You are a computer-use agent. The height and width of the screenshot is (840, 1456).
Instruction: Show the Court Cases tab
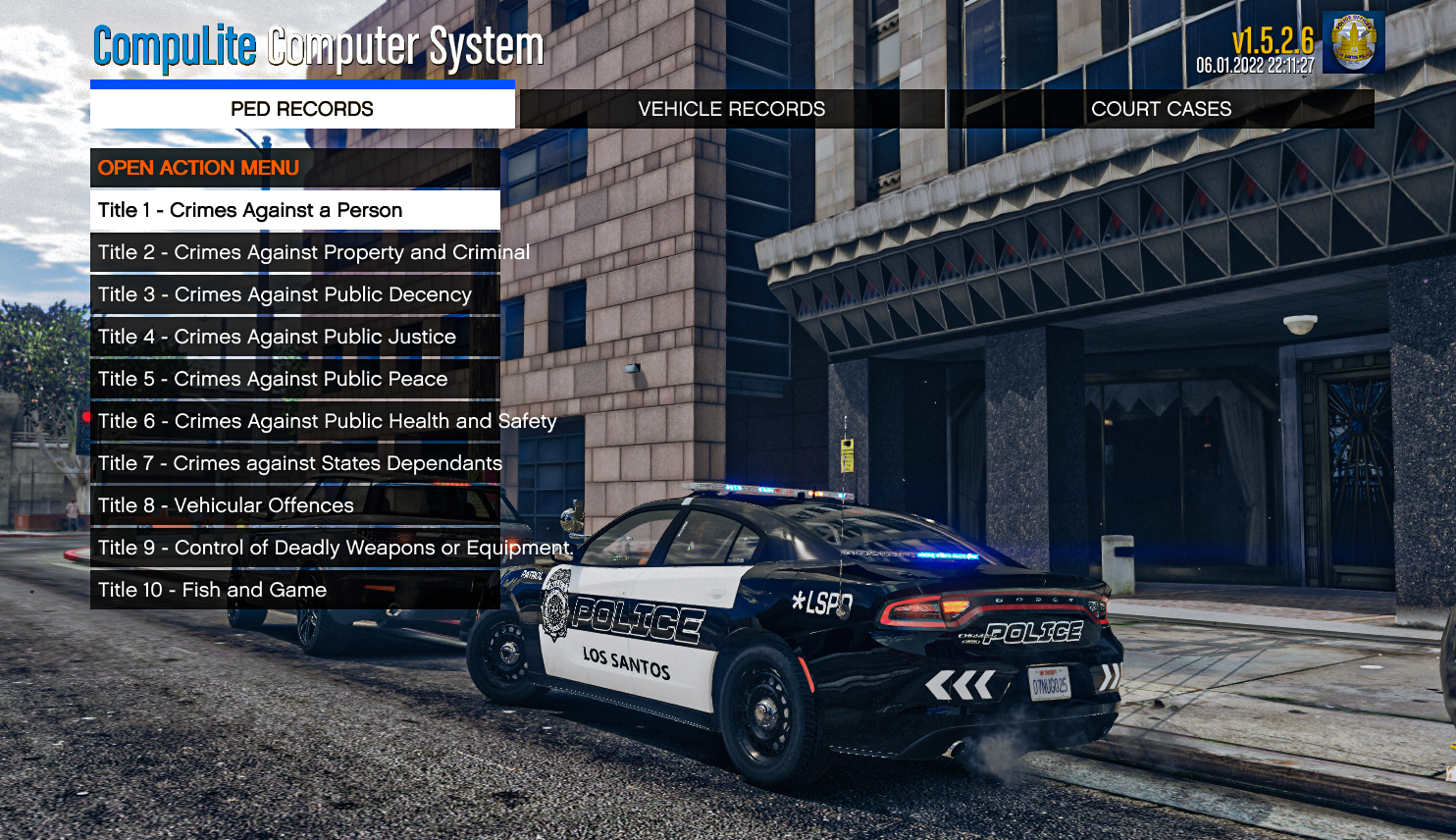pyautogui.click(x=1161, y=109)
